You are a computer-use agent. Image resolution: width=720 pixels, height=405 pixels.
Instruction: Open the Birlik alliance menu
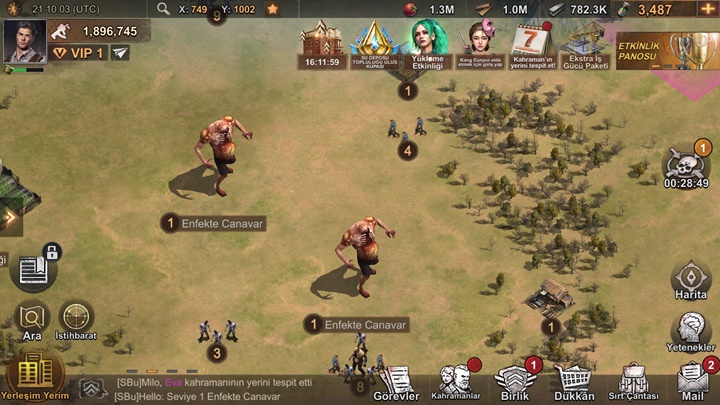(514, 381)
